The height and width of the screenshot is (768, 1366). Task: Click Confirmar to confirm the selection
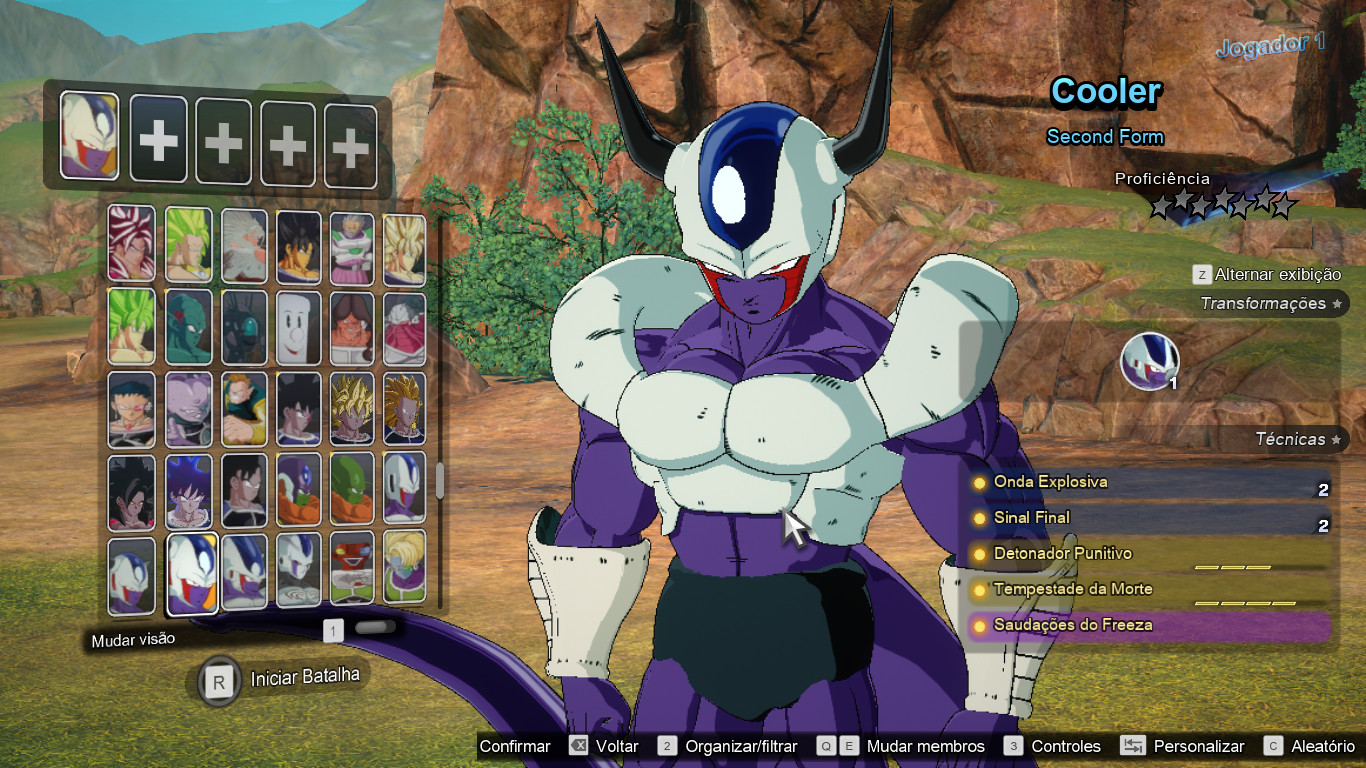516,746
